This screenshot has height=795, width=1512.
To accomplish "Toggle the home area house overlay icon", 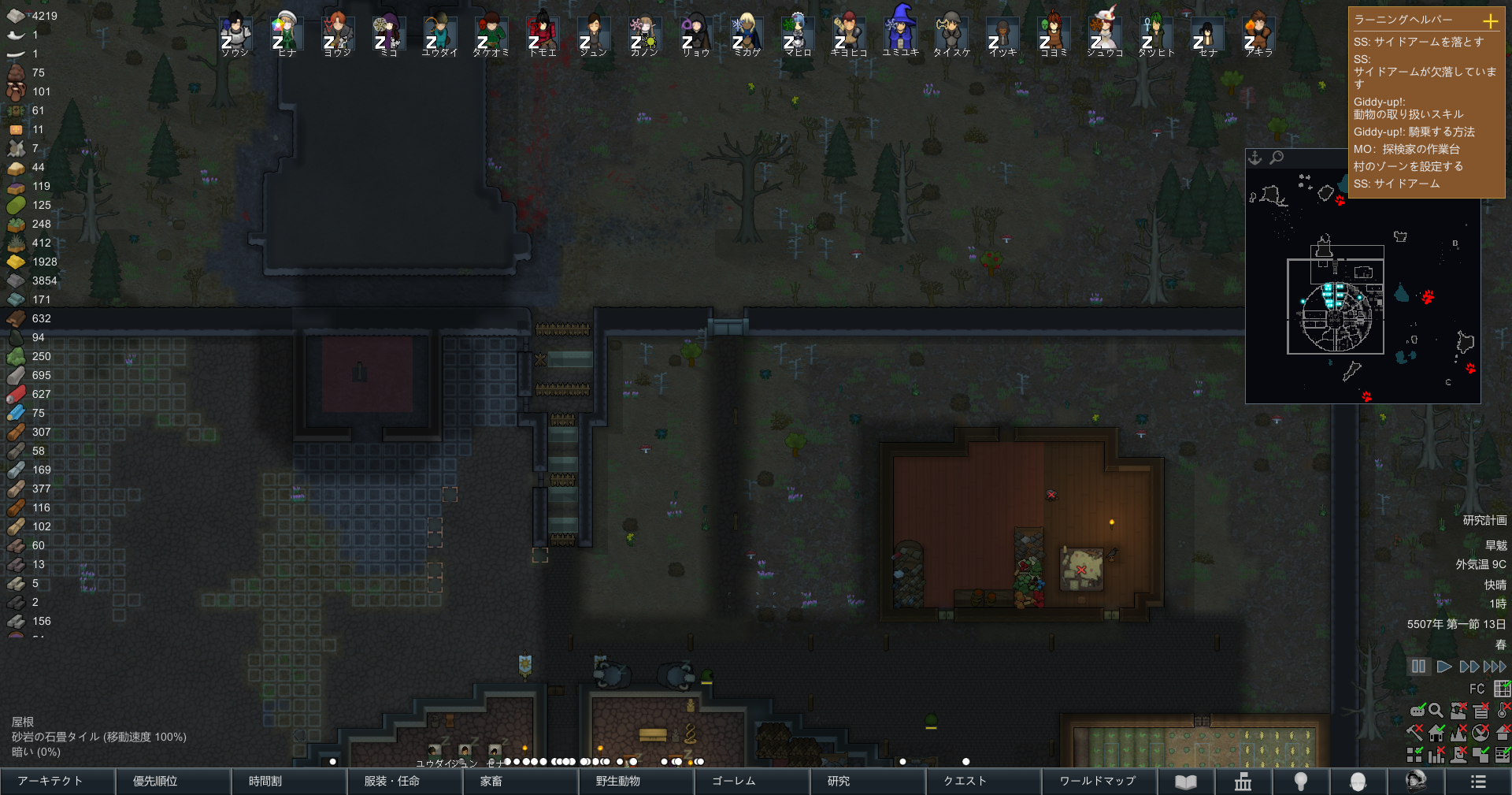I will pos(1436,733).
